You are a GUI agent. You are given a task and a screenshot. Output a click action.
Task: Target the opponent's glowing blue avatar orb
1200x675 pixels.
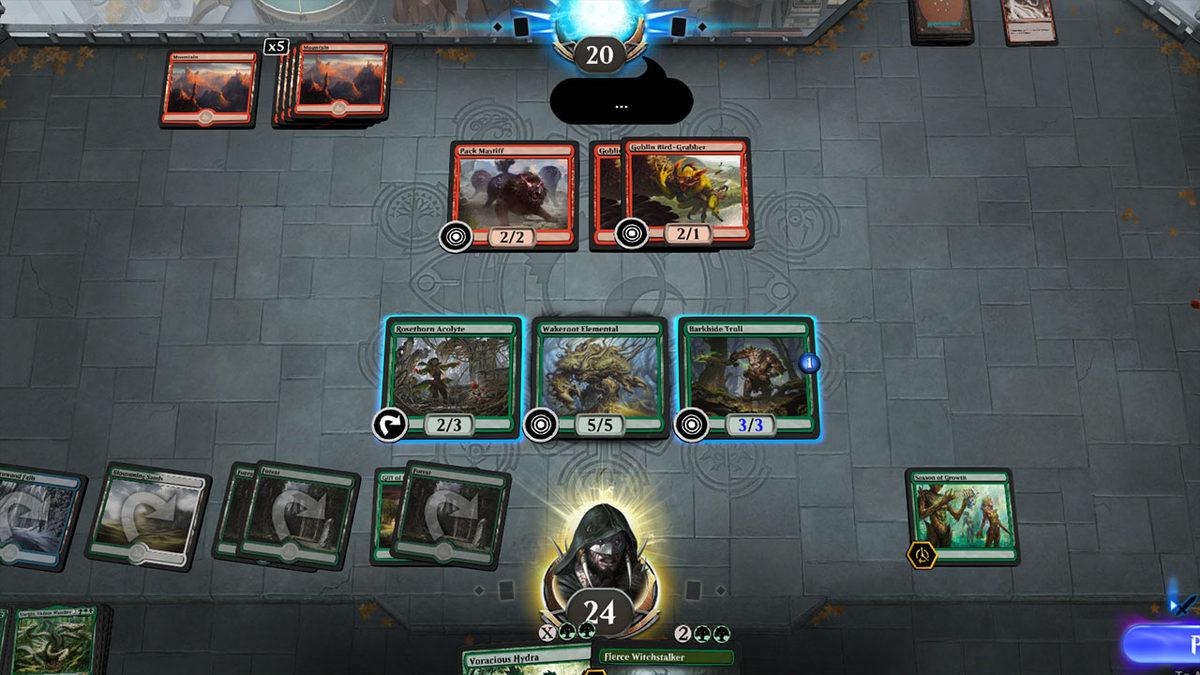(598, 20)
